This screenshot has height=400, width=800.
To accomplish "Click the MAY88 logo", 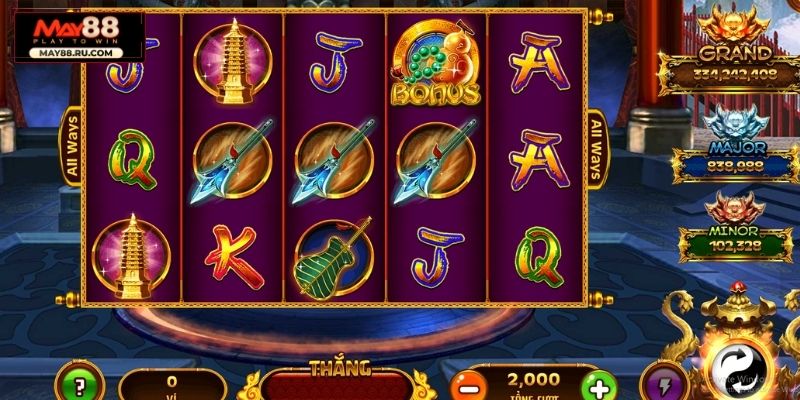I will (76, 35).
